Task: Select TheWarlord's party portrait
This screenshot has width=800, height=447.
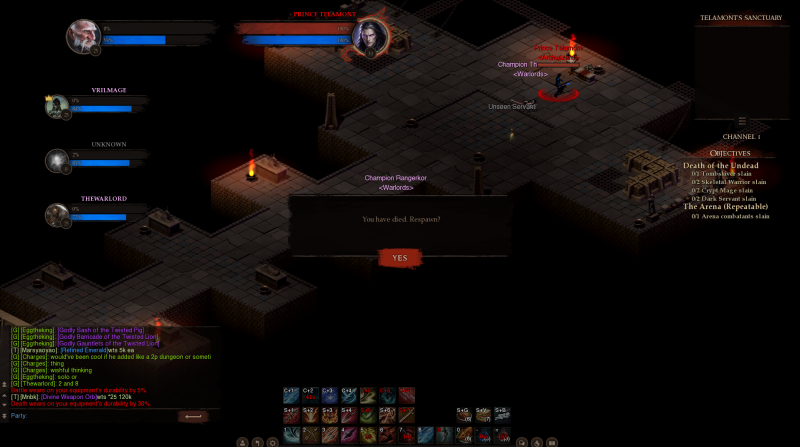Action: [56, 215]
